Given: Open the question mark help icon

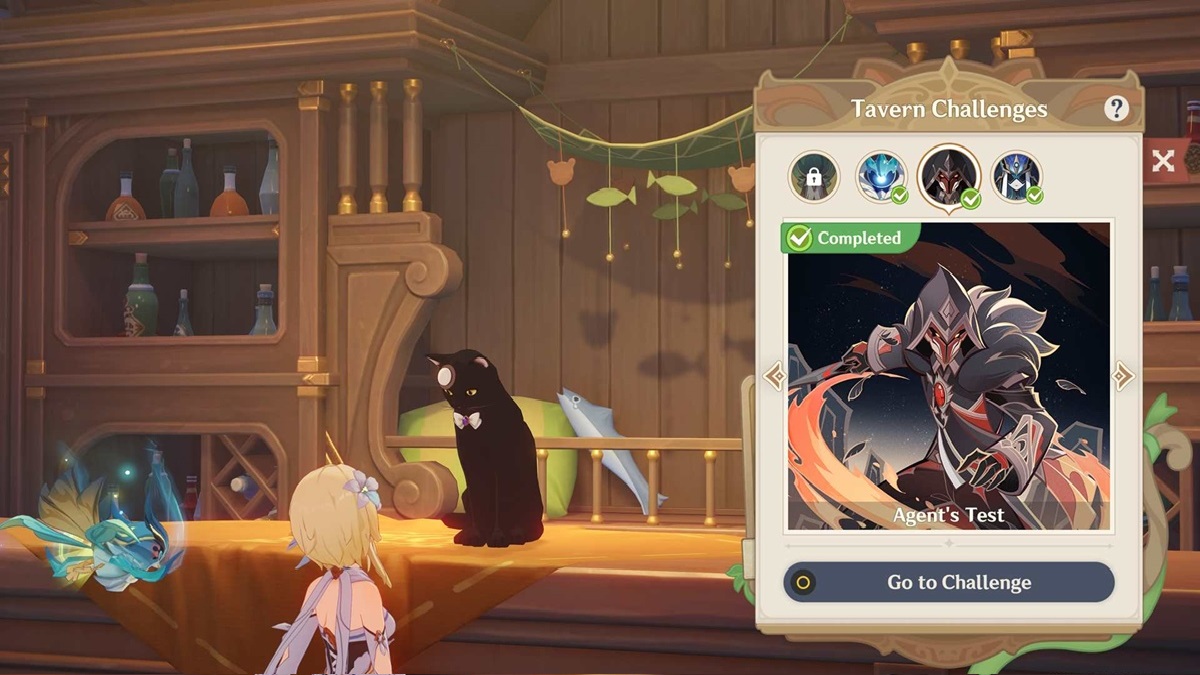Looking at the screenshot, I should pos(1116,109).
